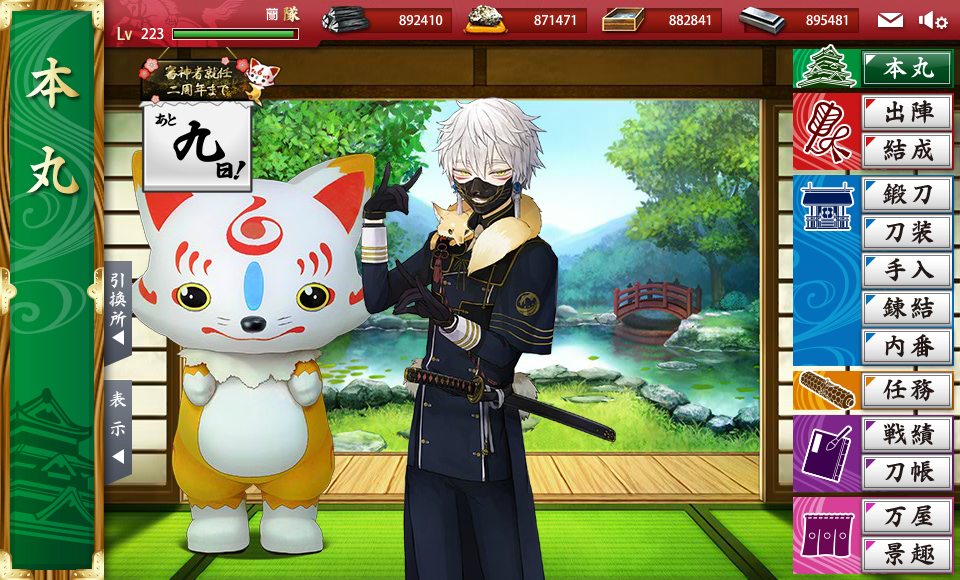Open the 錬結 fusion menu
Viewport: 960px width, 580px height.
(x=907, y=308)
